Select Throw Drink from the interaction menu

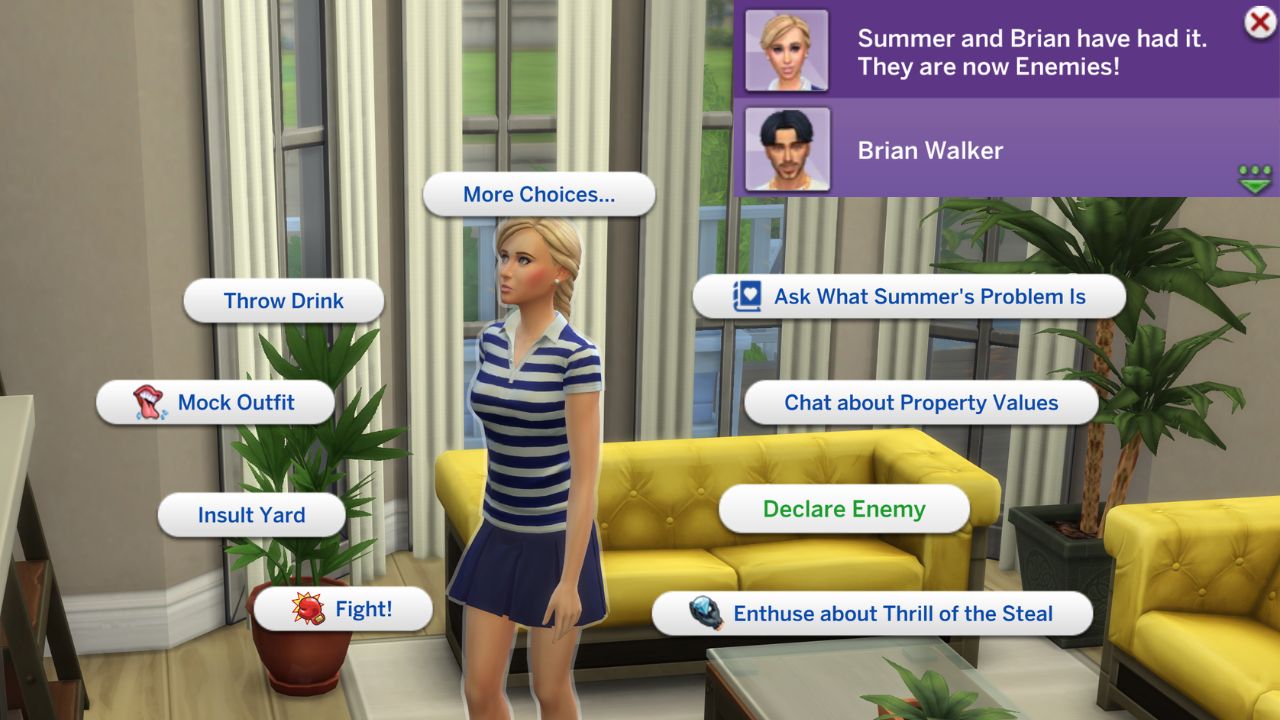(284, 300)
